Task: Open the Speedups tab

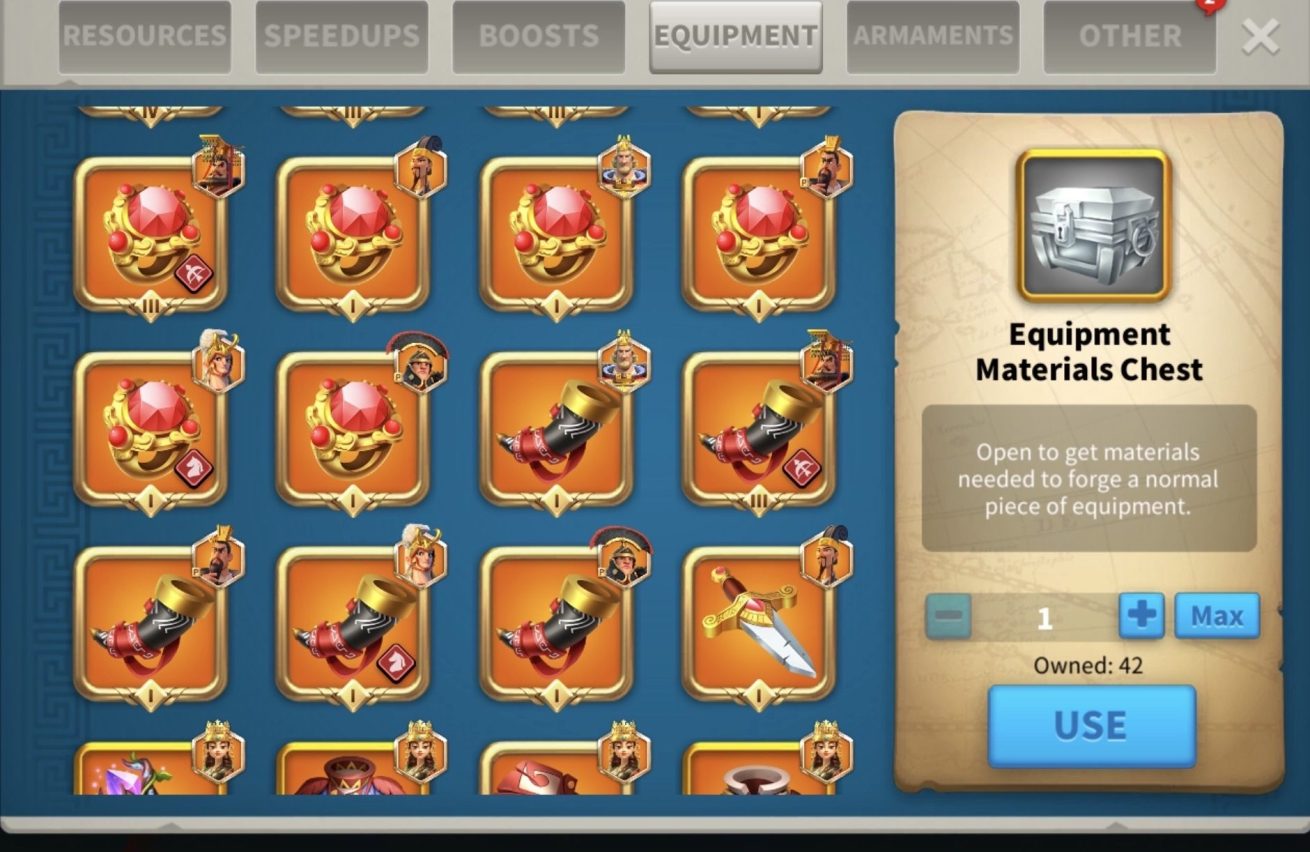Action: pyautogui.click(x=342, y=37)
